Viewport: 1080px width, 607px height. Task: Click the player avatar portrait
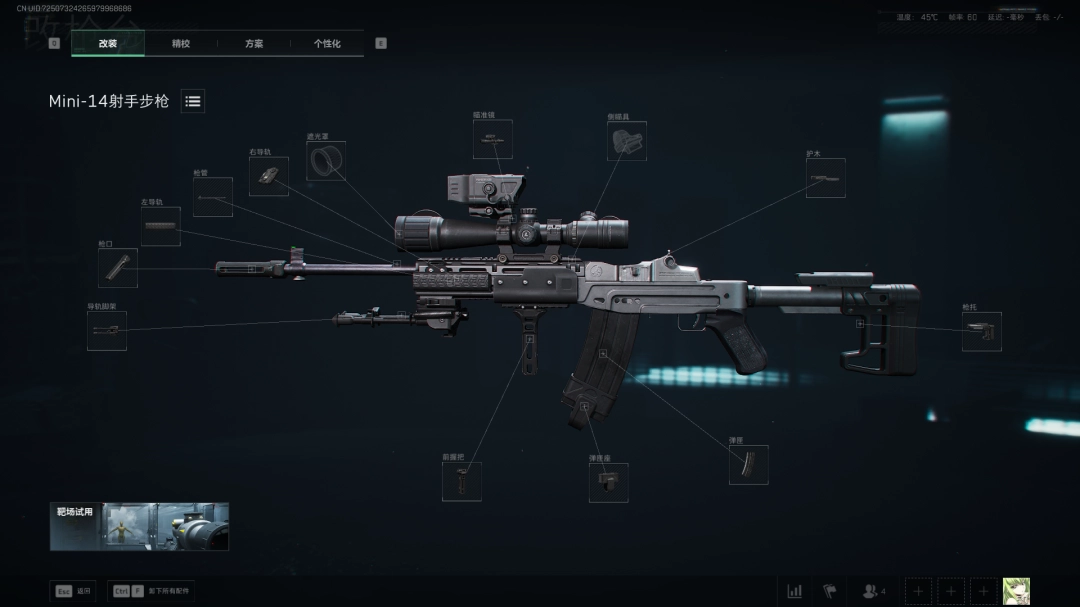[1016, 591]
